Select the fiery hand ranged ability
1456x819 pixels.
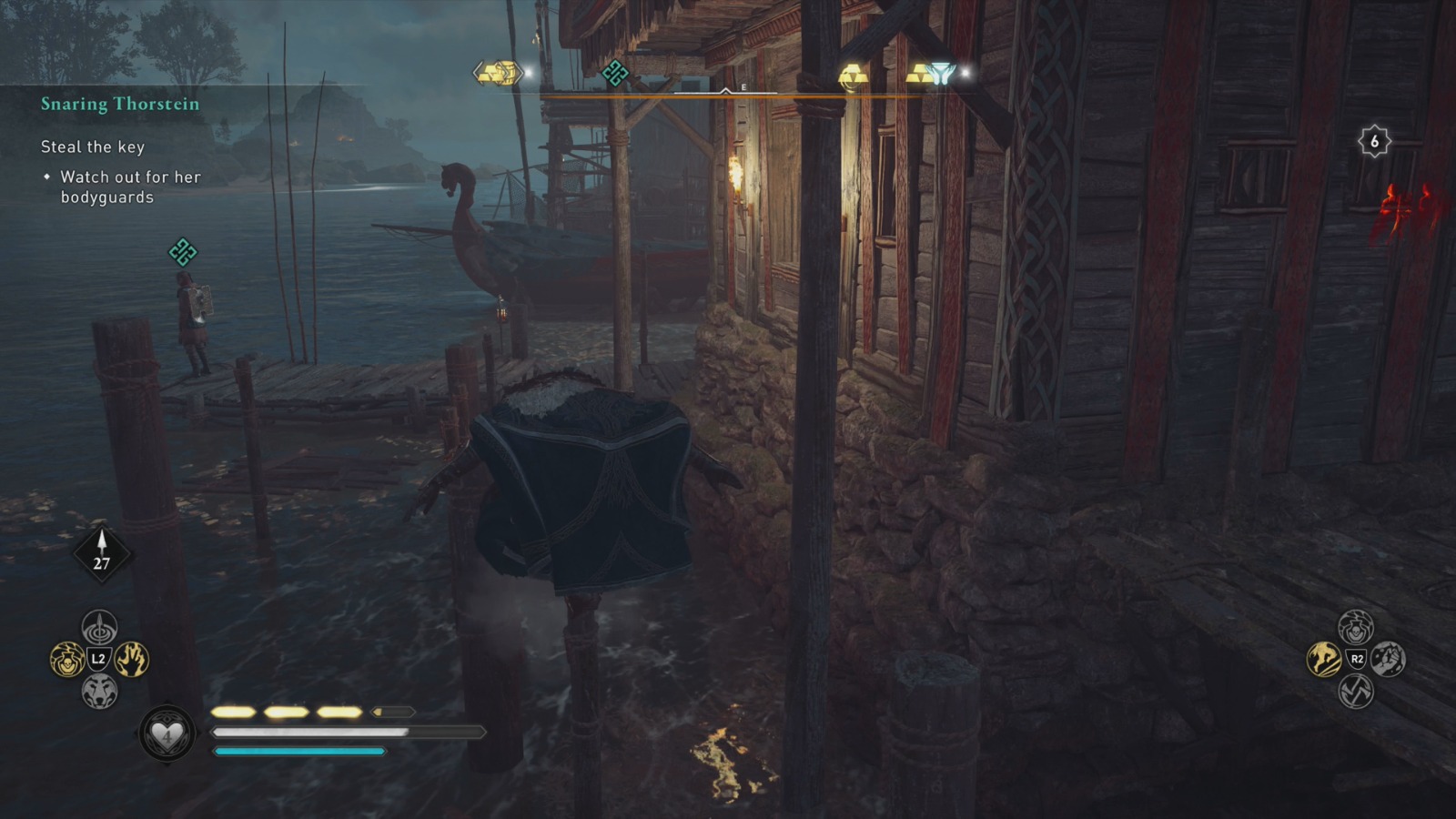click(131, 659)
